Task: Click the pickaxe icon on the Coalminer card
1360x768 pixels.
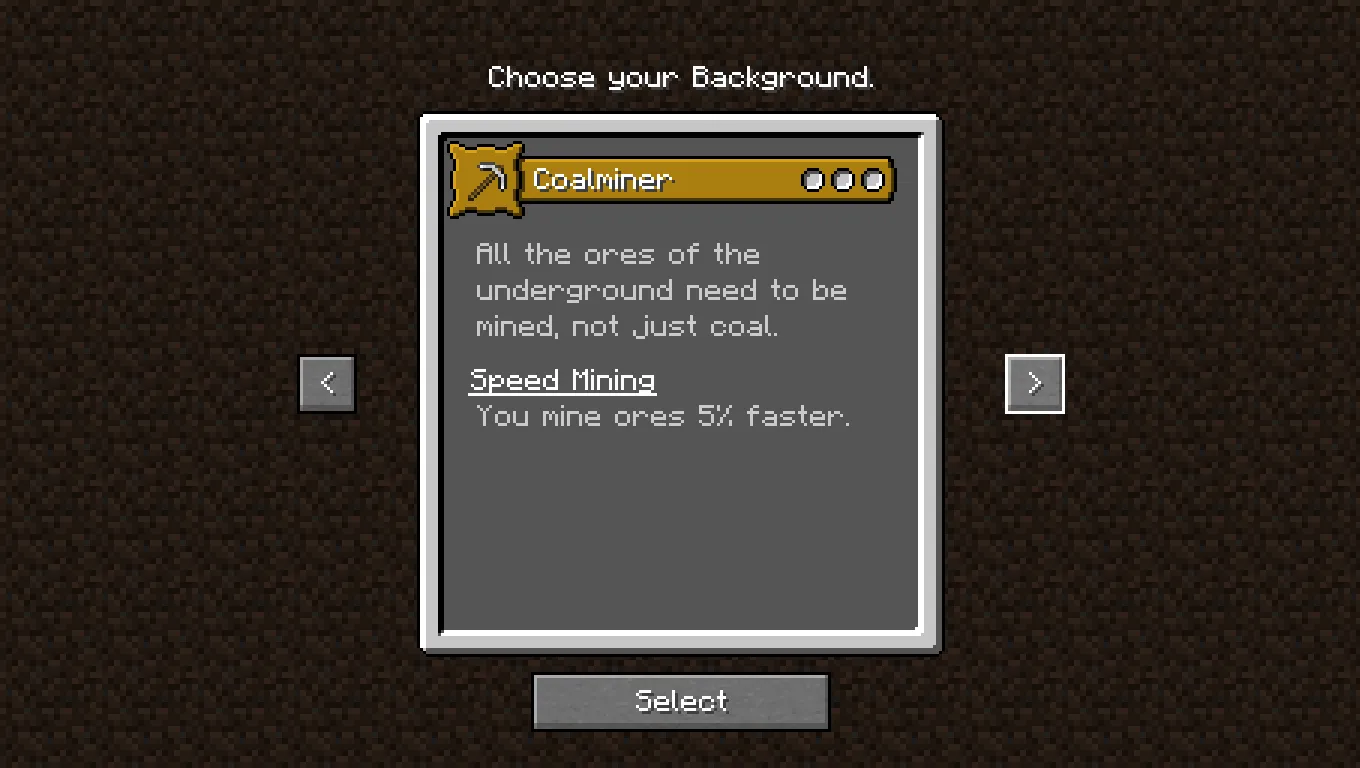Action: [x=486, y=180]
